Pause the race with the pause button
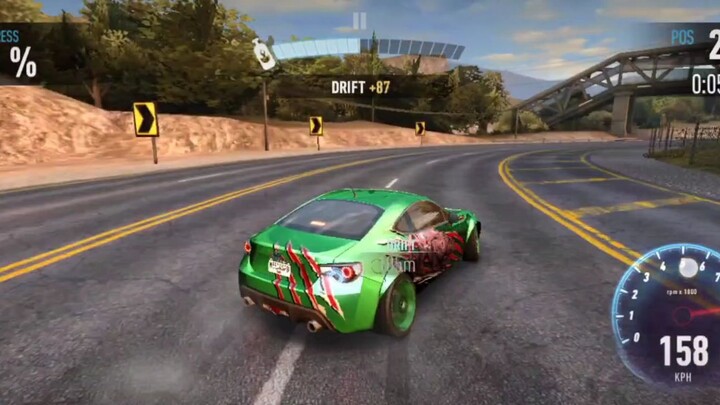 coord(360,21)
